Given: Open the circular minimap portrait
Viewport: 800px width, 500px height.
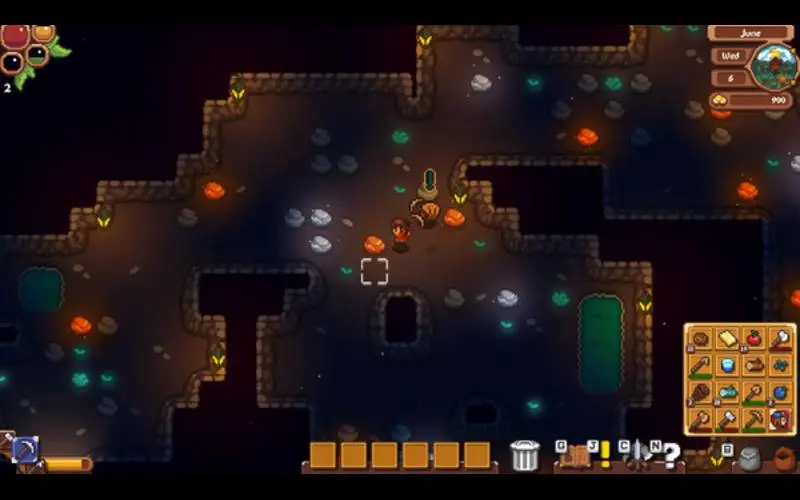Looking at the screenshot, I should click(x=773, y=66).
